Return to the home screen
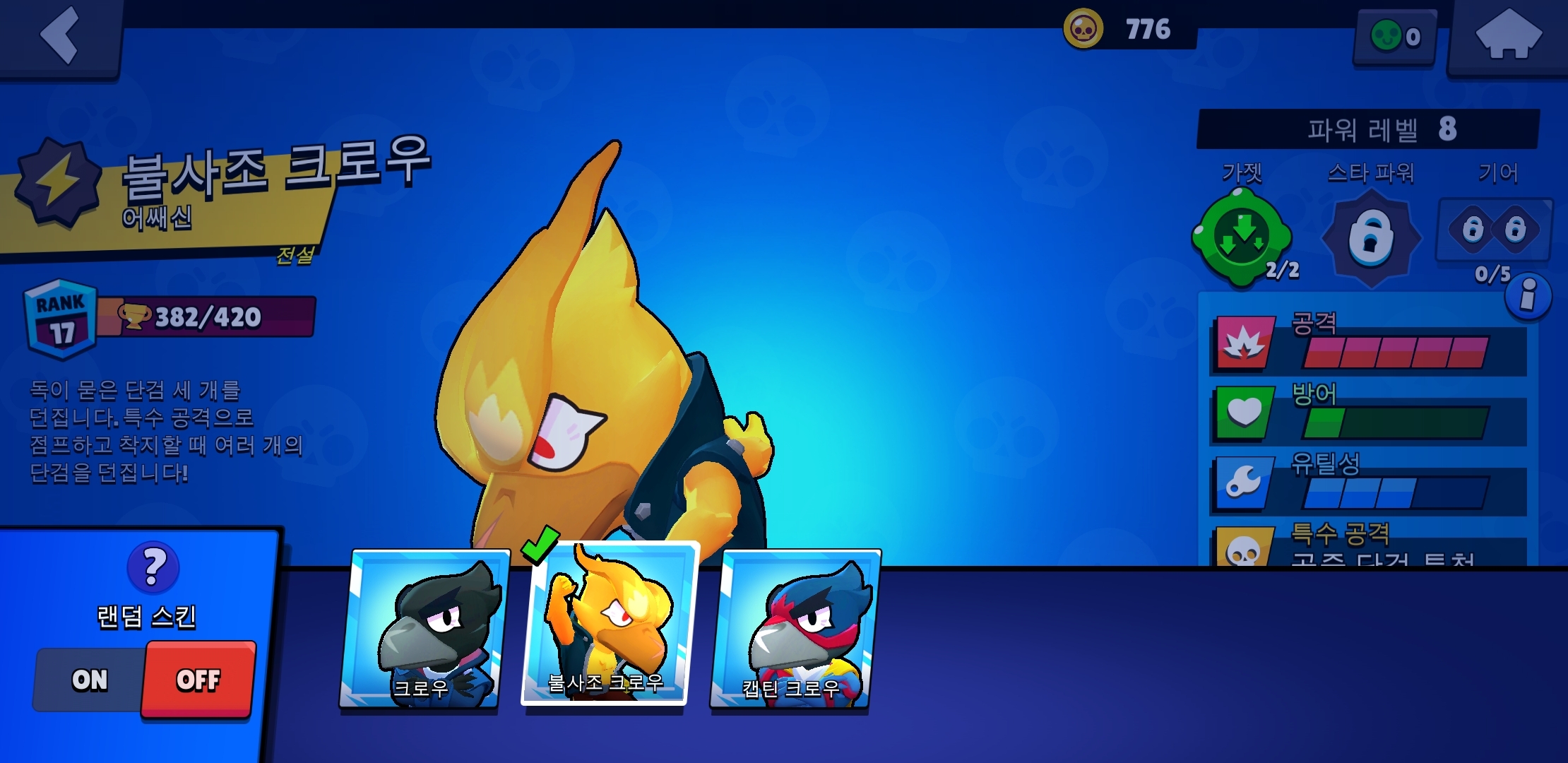The width and height of the screenshot is (1568, 763). (x=1508, y=35)
